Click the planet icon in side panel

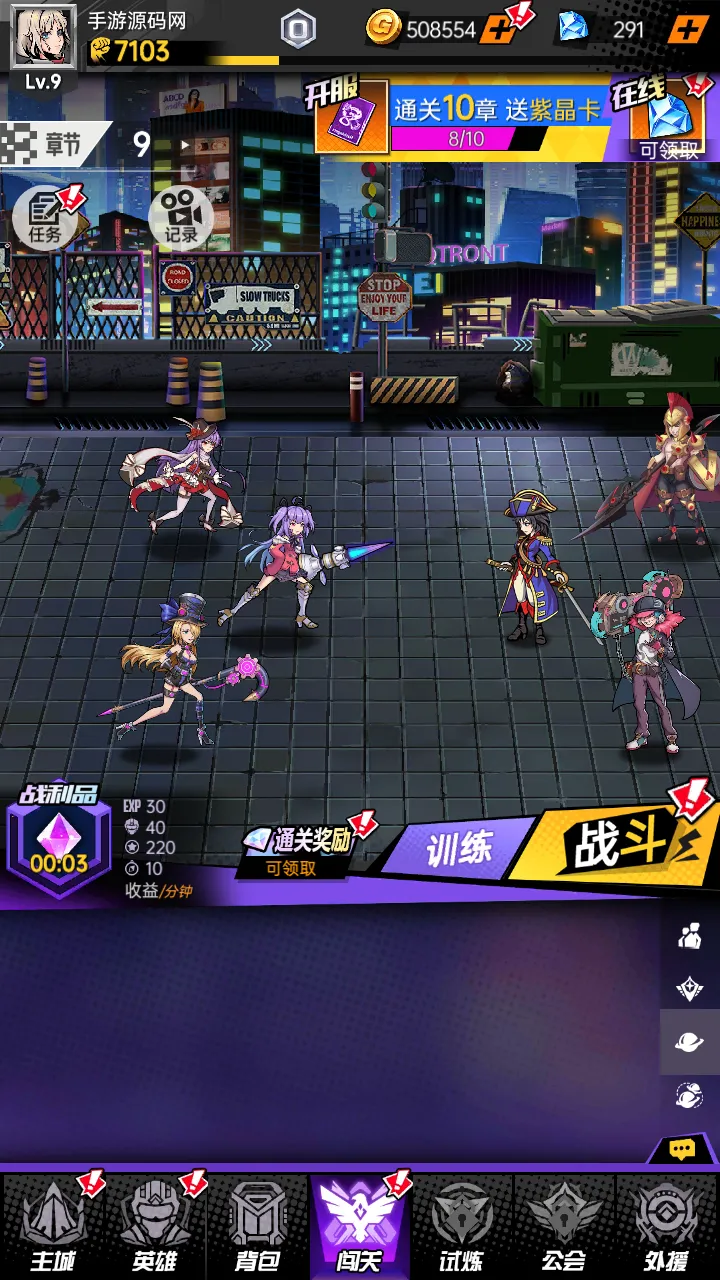click(x=689, y=1042)
